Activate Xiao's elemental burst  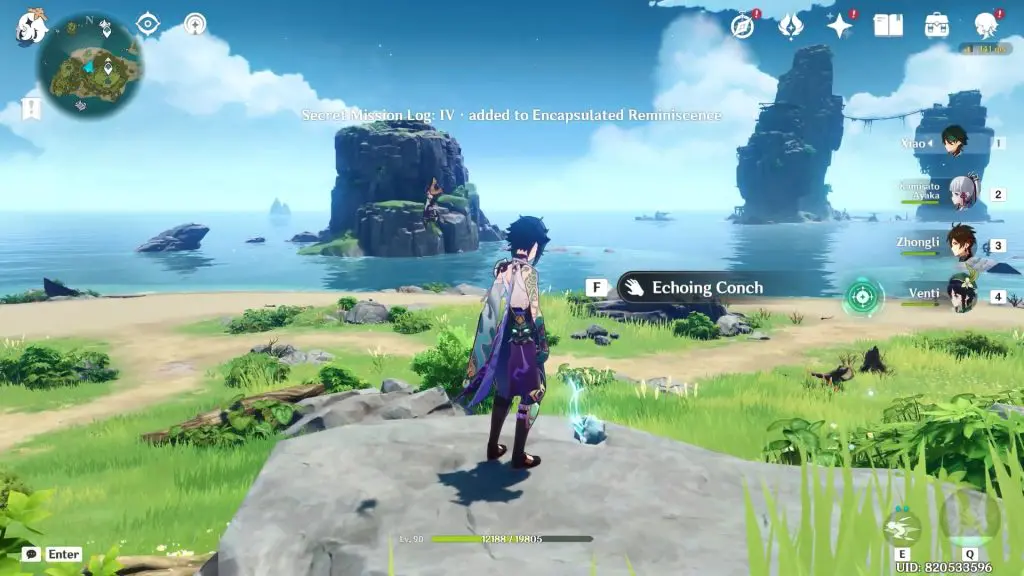pyautogui.click(x=968, y=518)
